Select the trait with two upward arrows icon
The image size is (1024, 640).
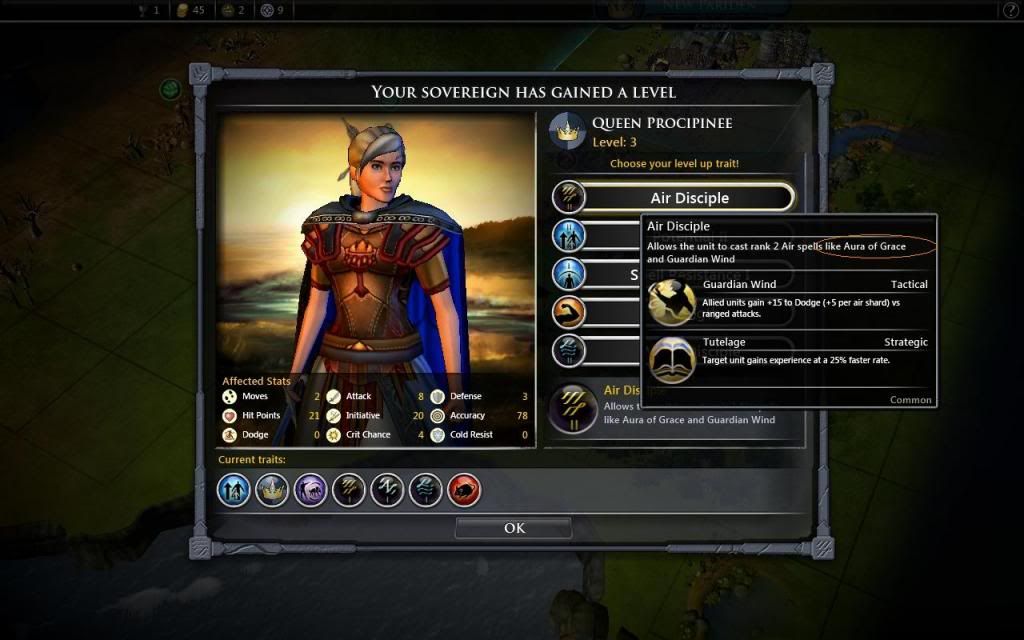pyautogui.click(x=568, y=236)
